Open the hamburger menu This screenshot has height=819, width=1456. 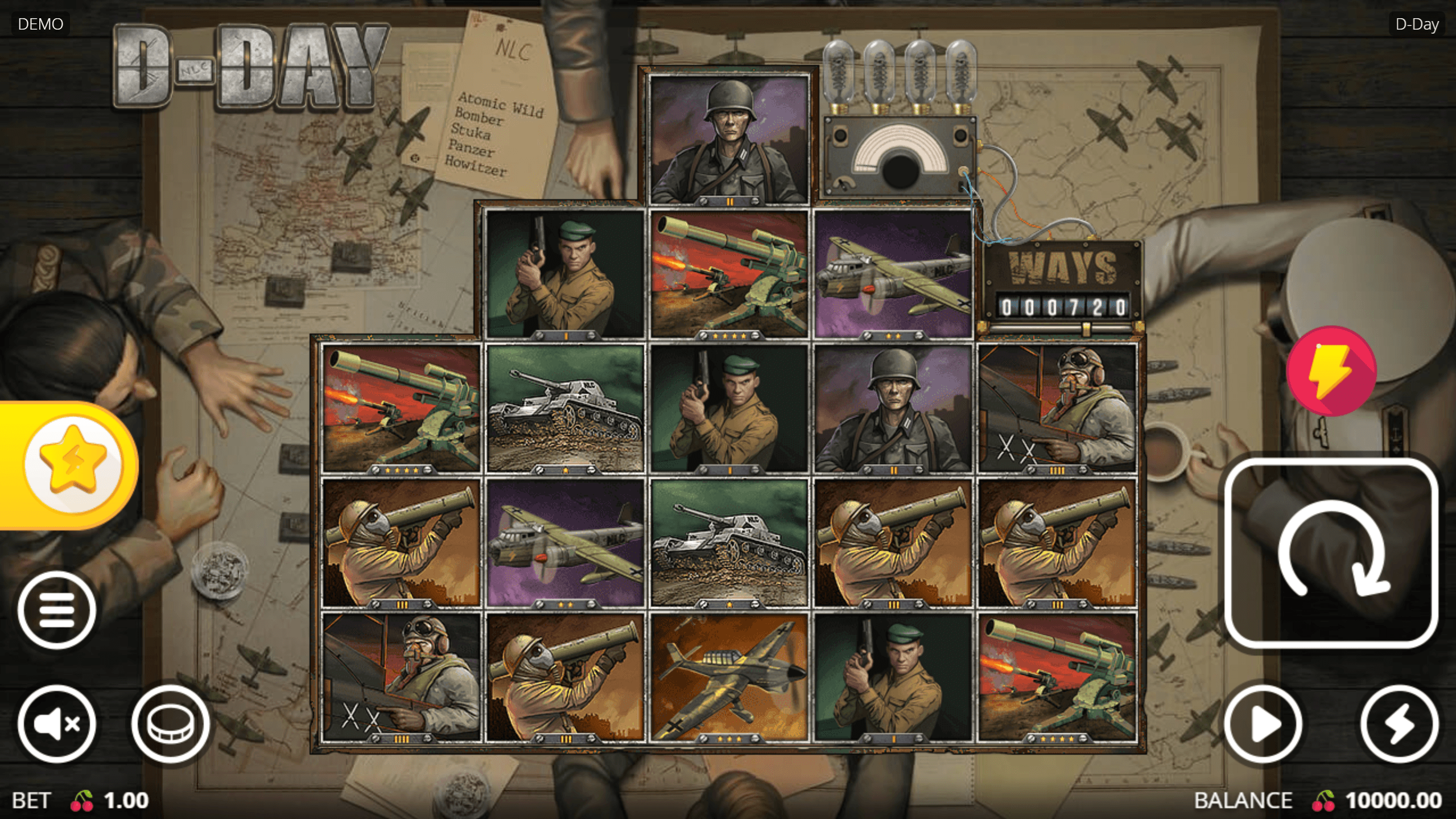tap(57, 610)
